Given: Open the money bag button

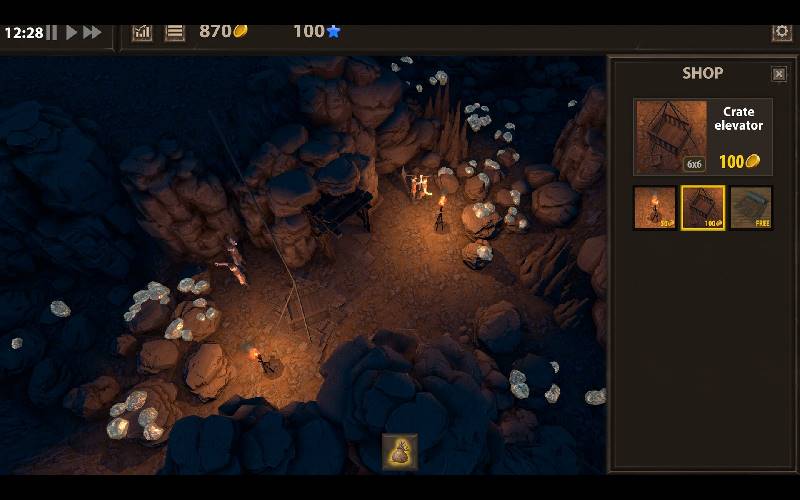Looking at the screenshot, I should tap(400, 452).
